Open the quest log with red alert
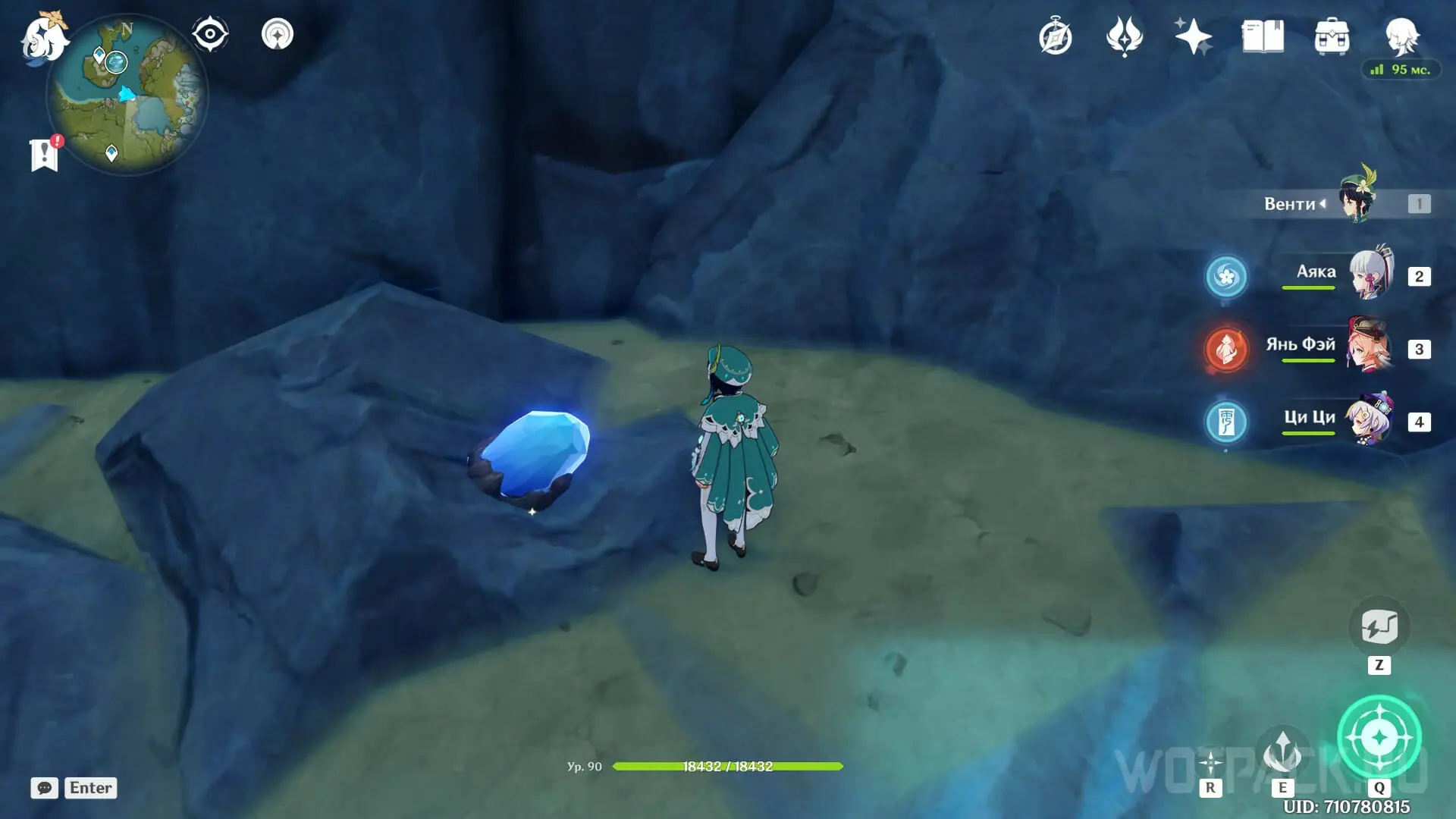 [x=45, y=154]
